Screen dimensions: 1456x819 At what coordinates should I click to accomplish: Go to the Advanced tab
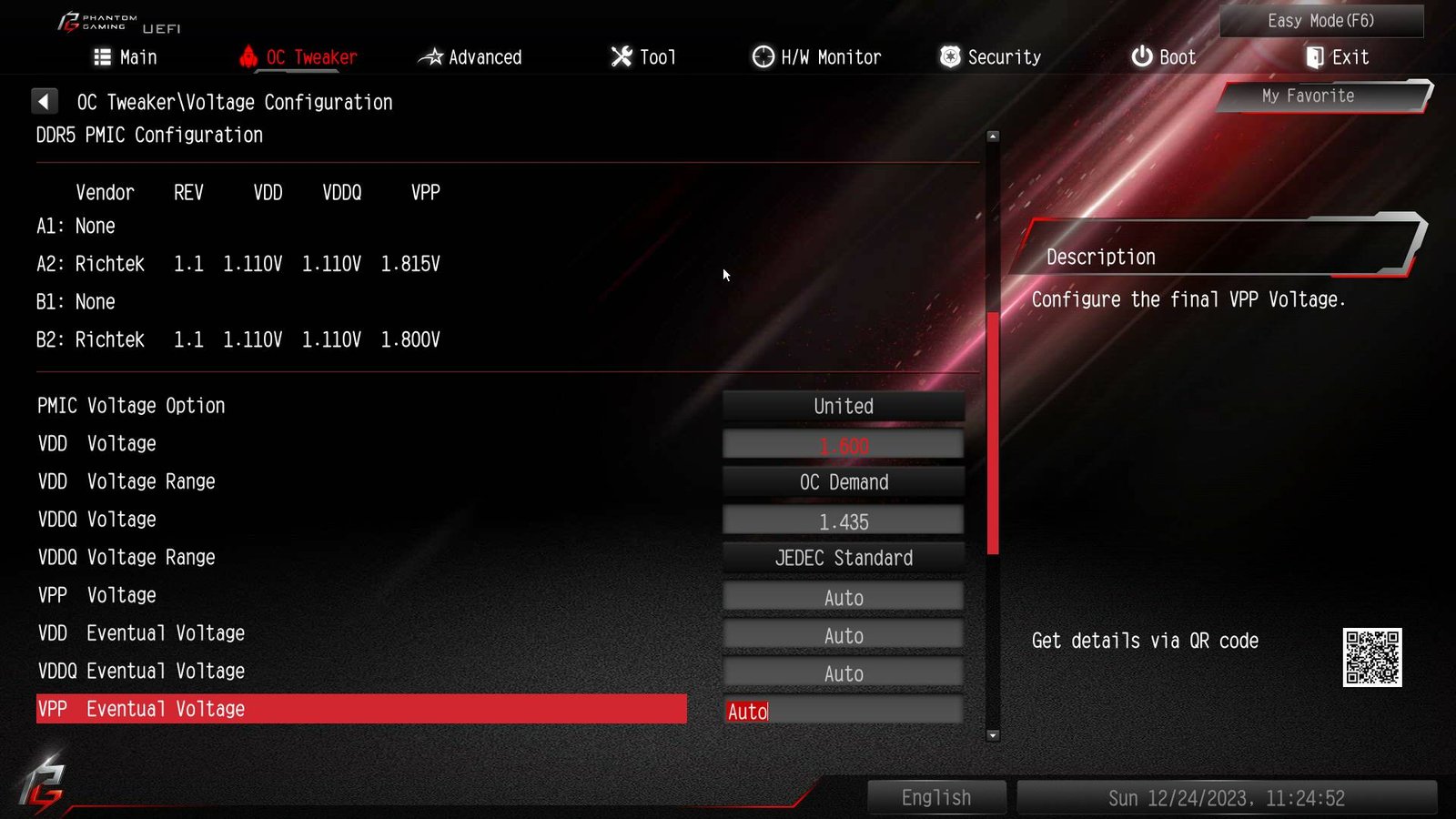pos(470,57)
